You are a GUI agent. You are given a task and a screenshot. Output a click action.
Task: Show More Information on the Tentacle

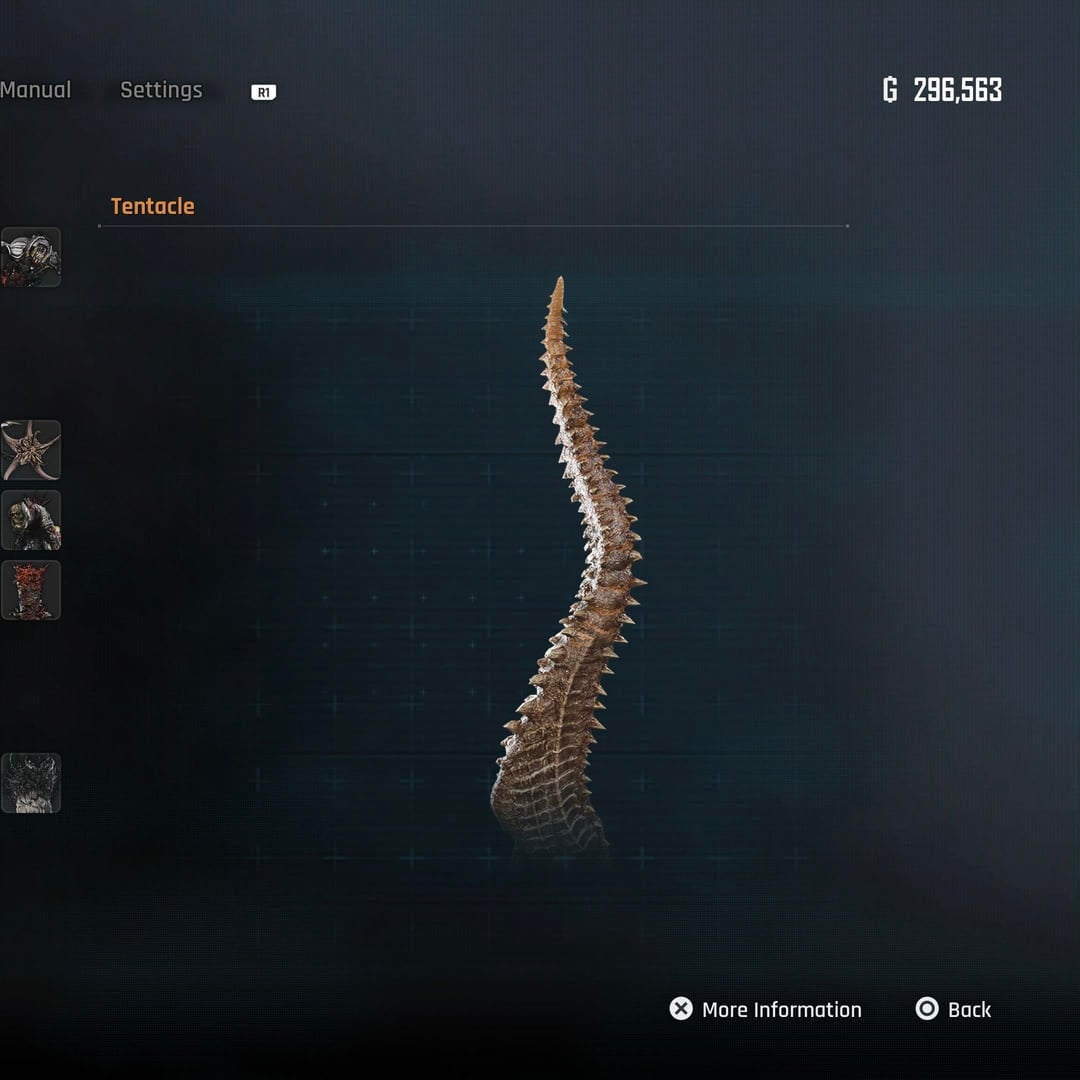click(765, 1009)
